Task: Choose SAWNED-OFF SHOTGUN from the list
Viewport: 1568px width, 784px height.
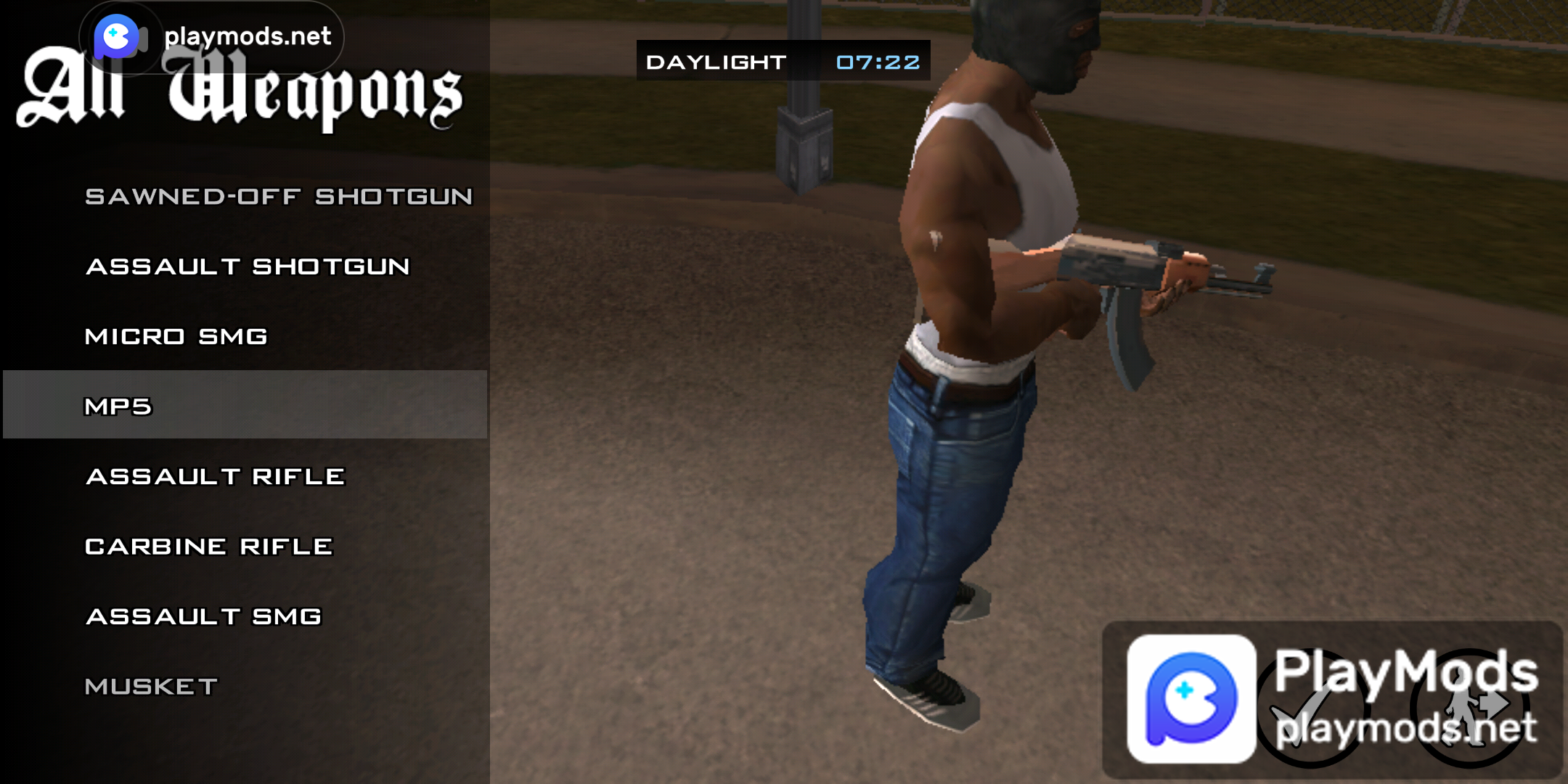Action: click(279, 195)
